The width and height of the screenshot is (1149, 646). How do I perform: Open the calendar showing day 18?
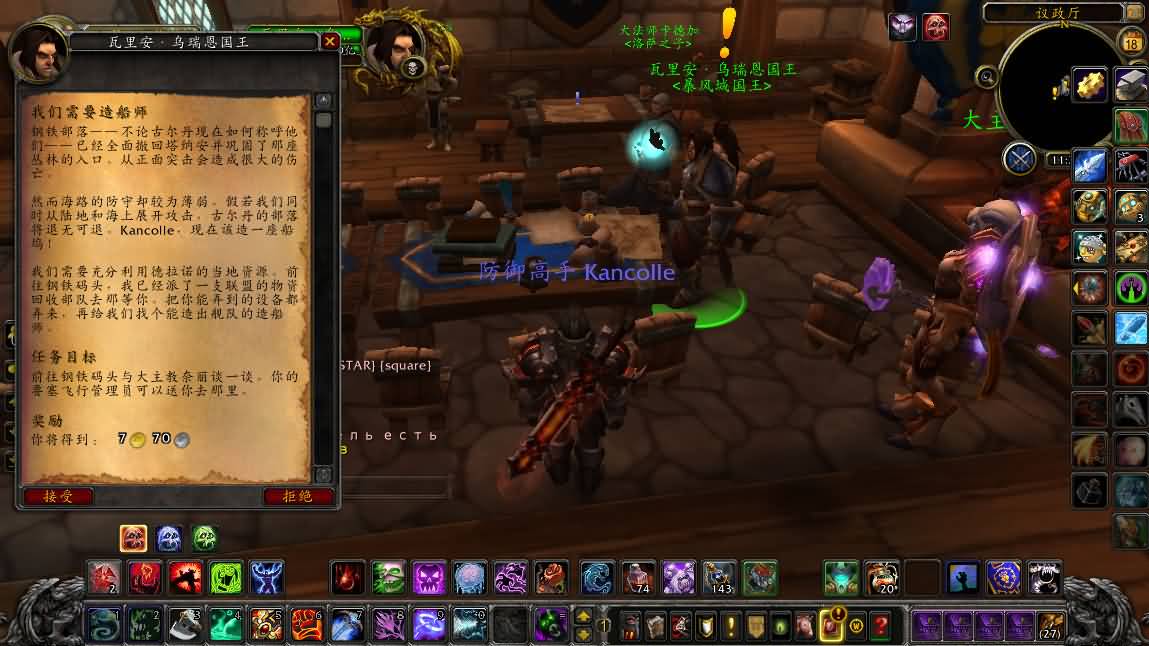pyautogui.click(x=1132, y=43)
